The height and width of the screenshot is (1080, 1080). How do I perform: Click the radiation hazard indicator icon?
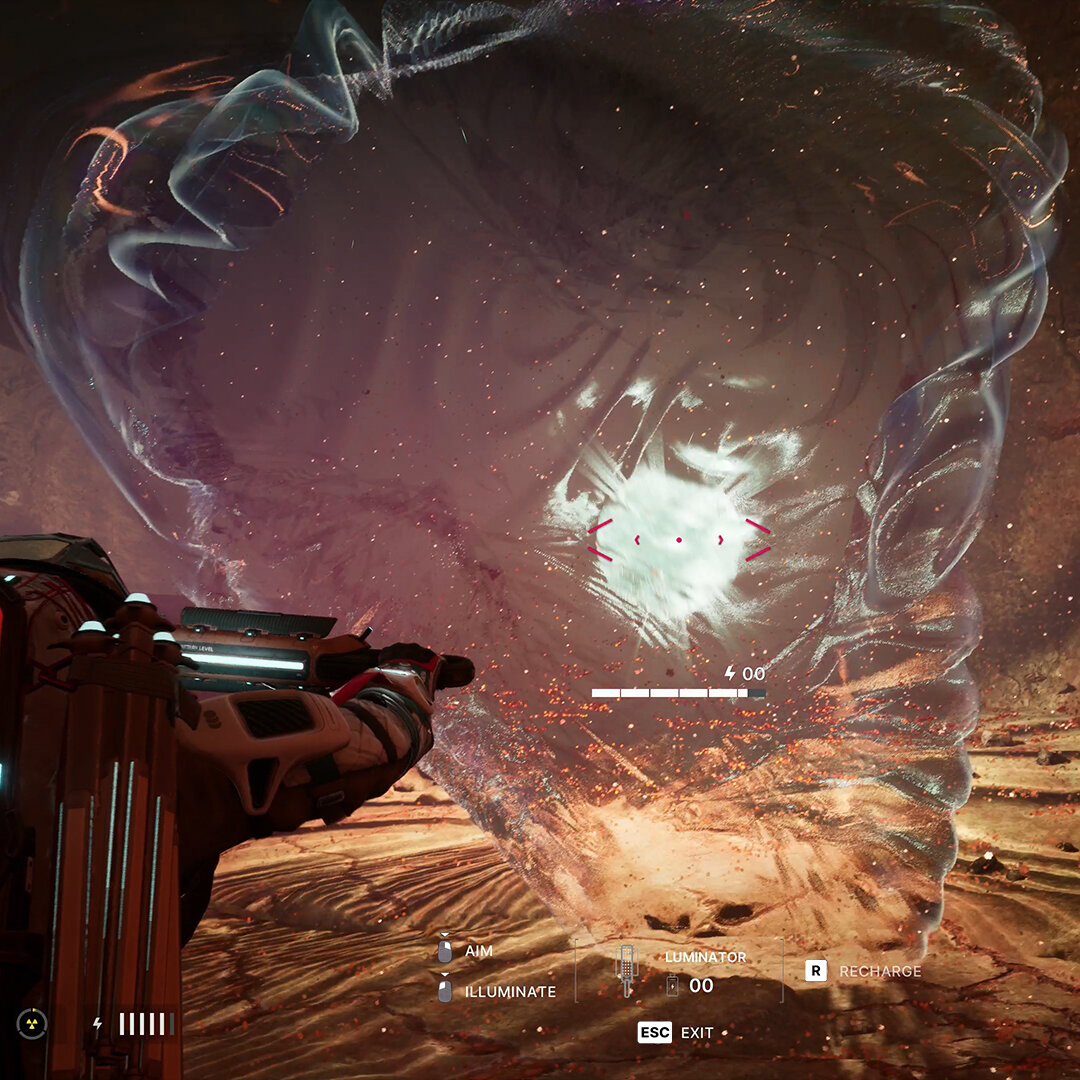[32, 1023]
